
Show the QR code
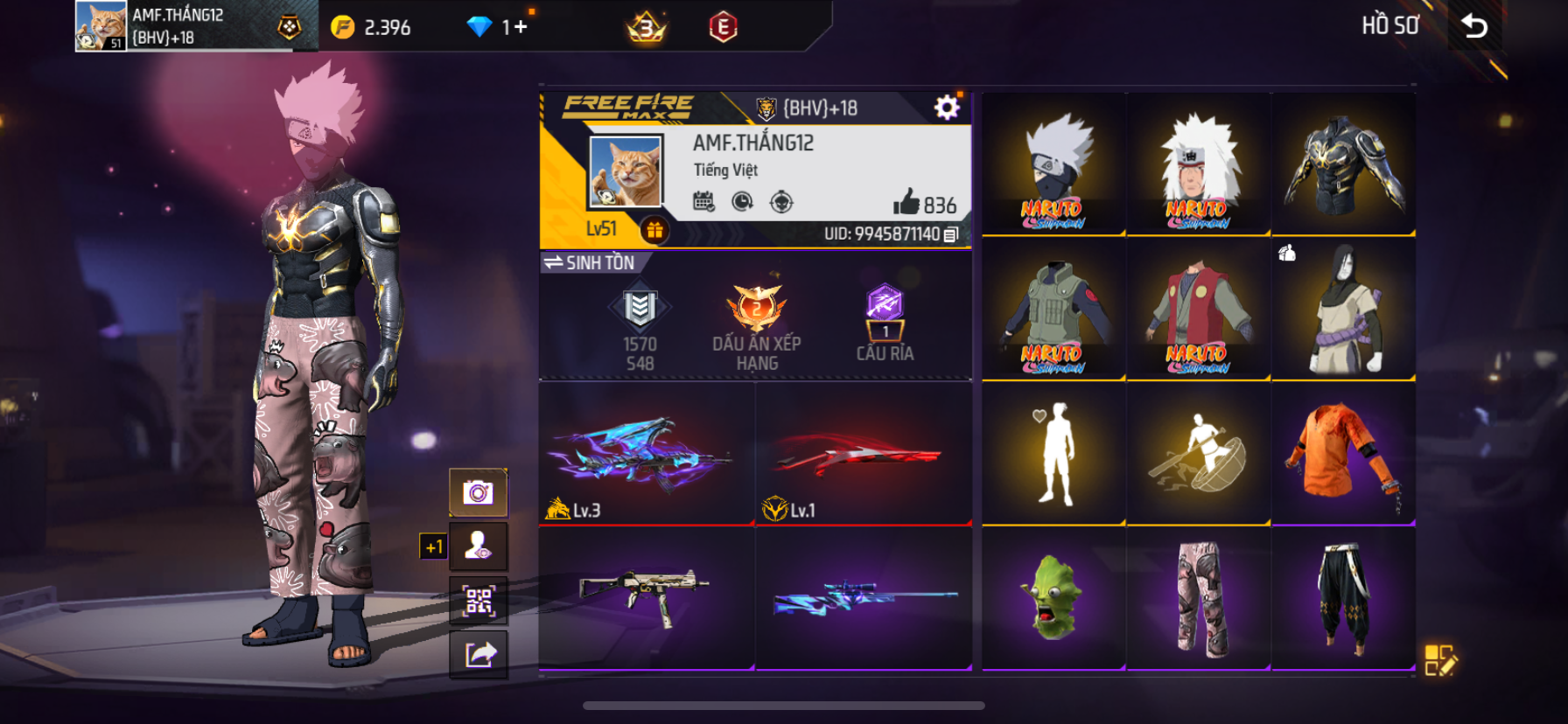pyautogui.click(x=478, y=601)
